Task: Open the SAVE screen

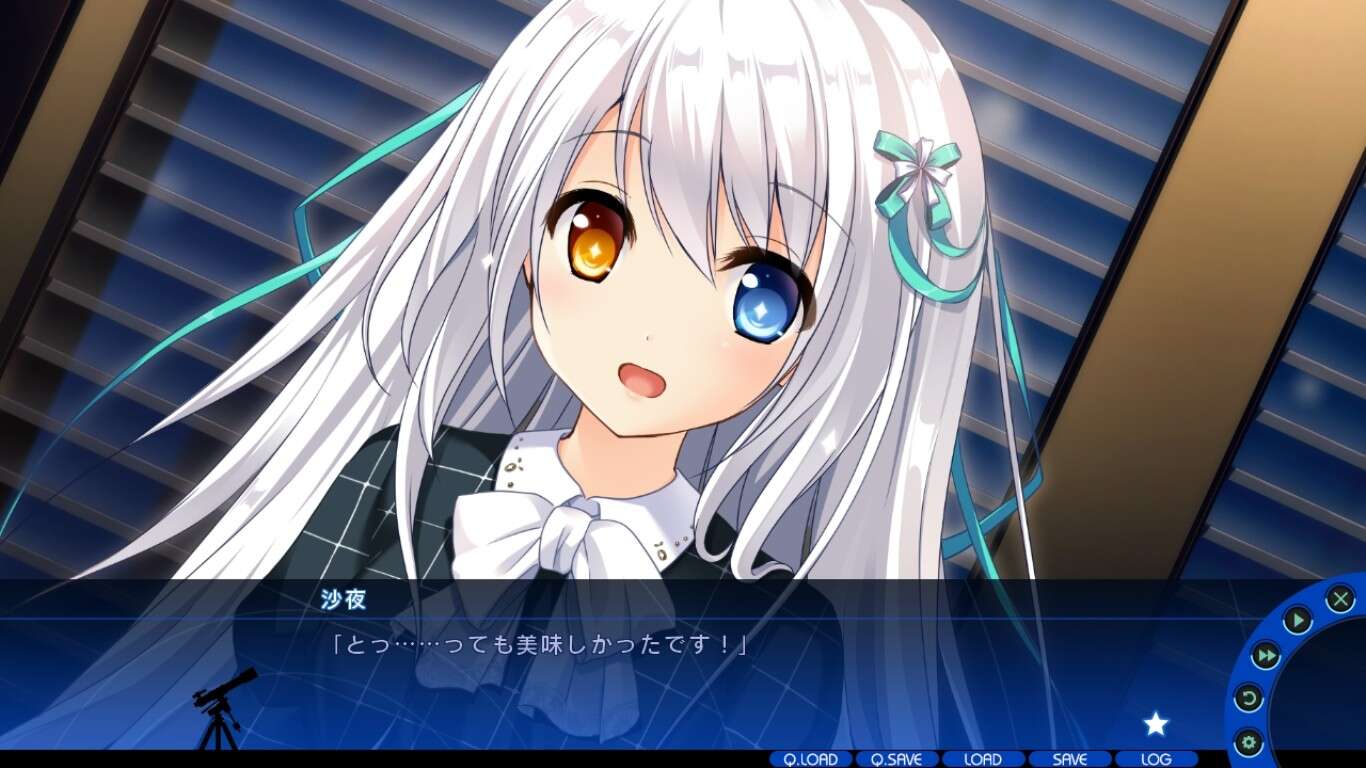Action: pyautogui.click(x=1069, y=760)
